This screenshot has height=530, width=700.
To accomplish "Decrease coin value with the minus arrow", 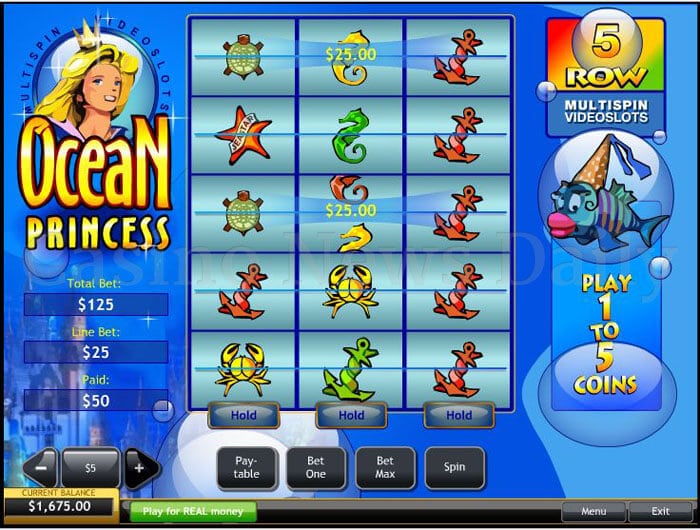I will [39, 467].
